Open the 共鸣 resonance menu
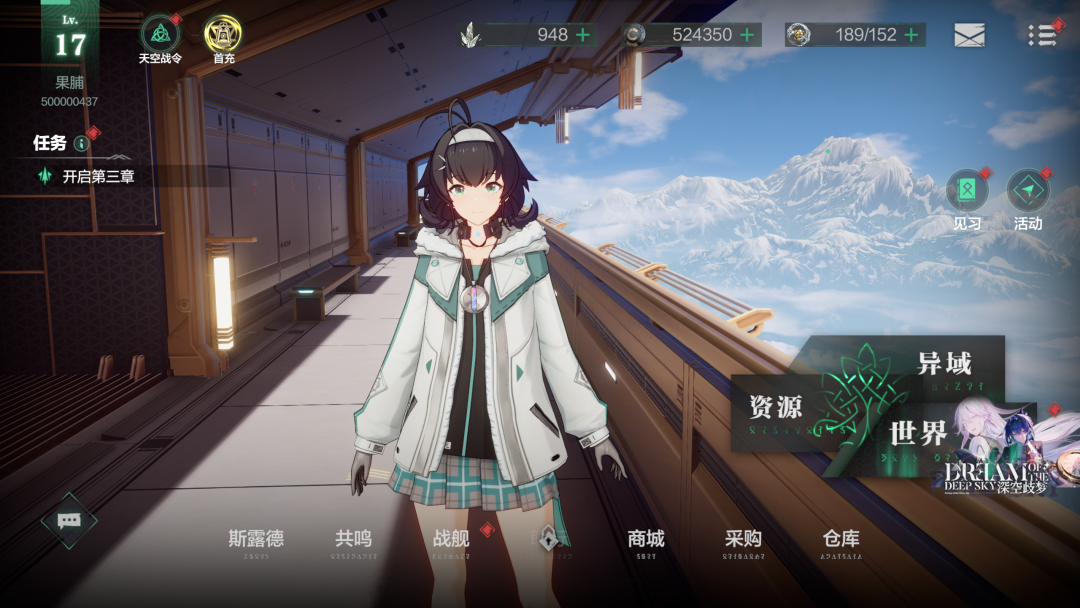 click(x=353, y=540)
